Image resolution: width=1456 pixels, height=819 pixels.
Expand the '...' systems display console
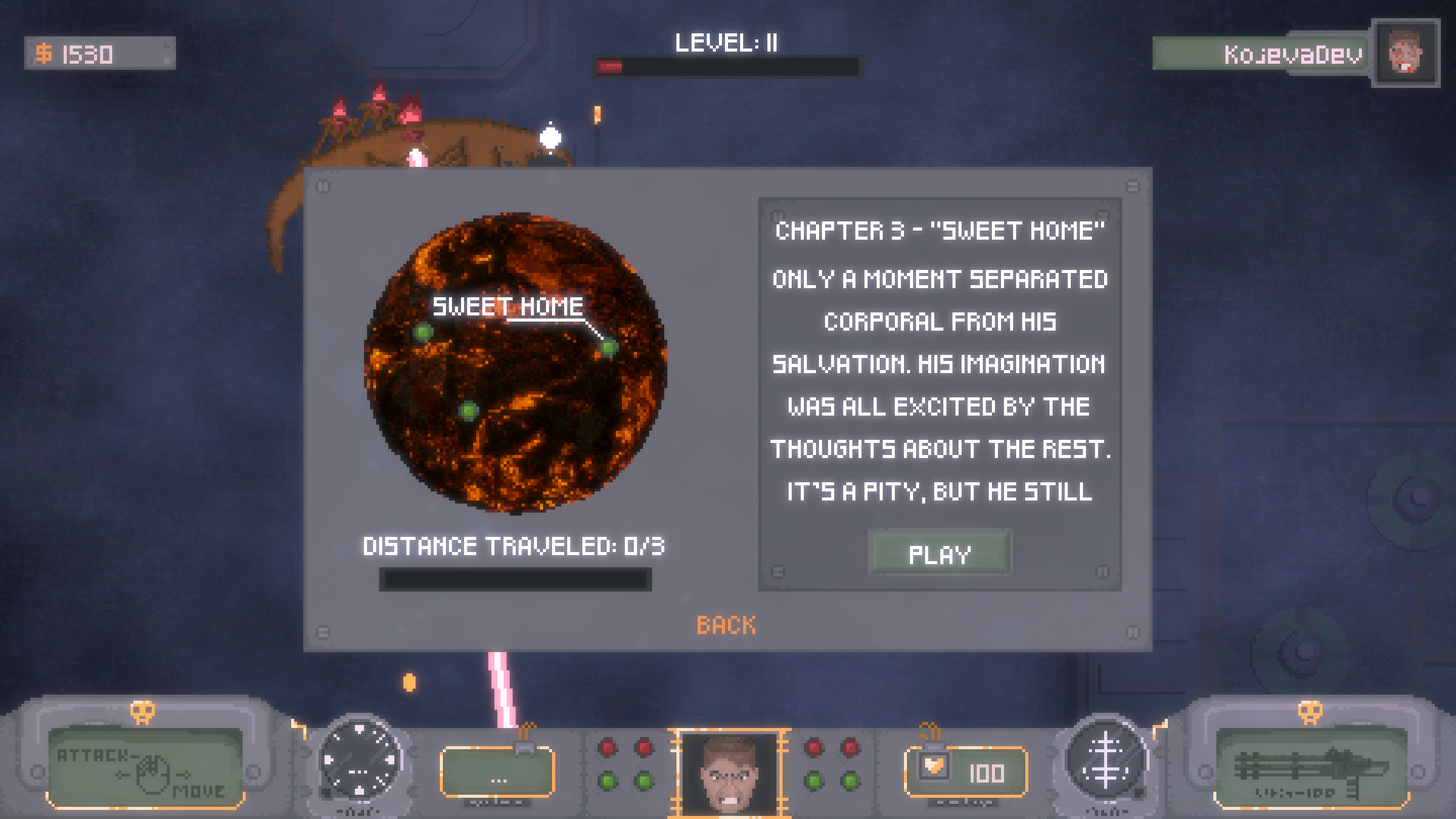(x=498, y=773)
